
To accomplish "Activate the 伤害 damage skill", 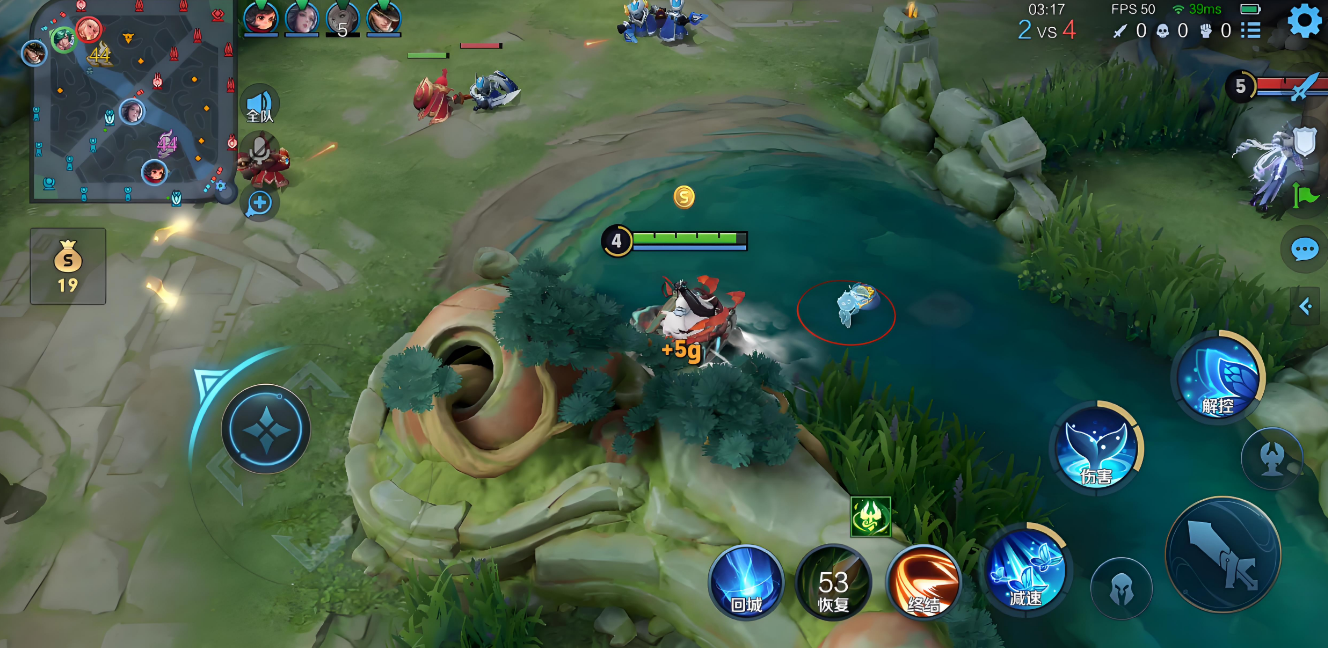I will (1096, 448).
